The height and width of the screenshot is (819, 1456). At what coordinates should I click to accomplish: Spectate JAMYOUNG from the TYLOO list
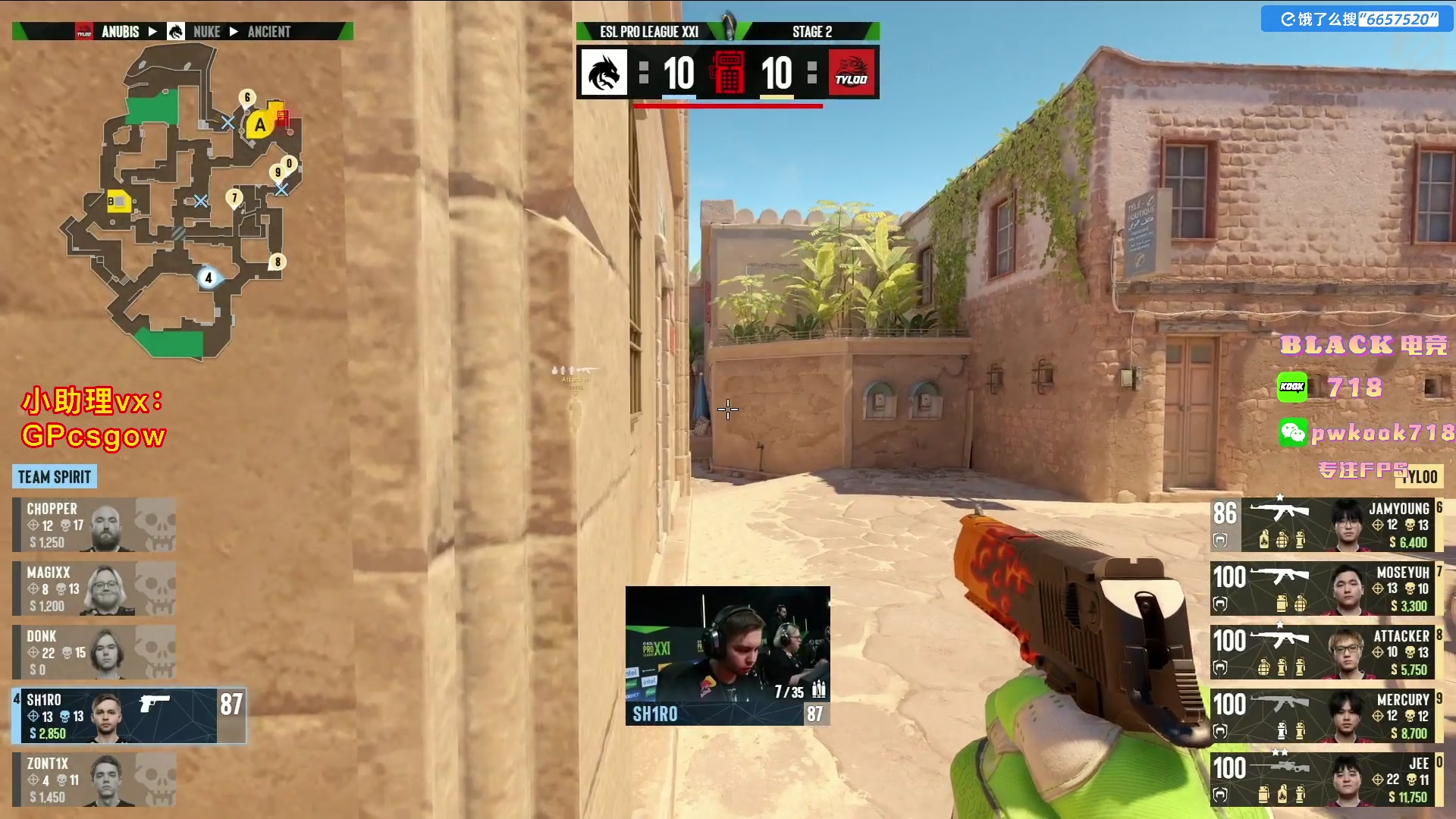pos(1323,525)
